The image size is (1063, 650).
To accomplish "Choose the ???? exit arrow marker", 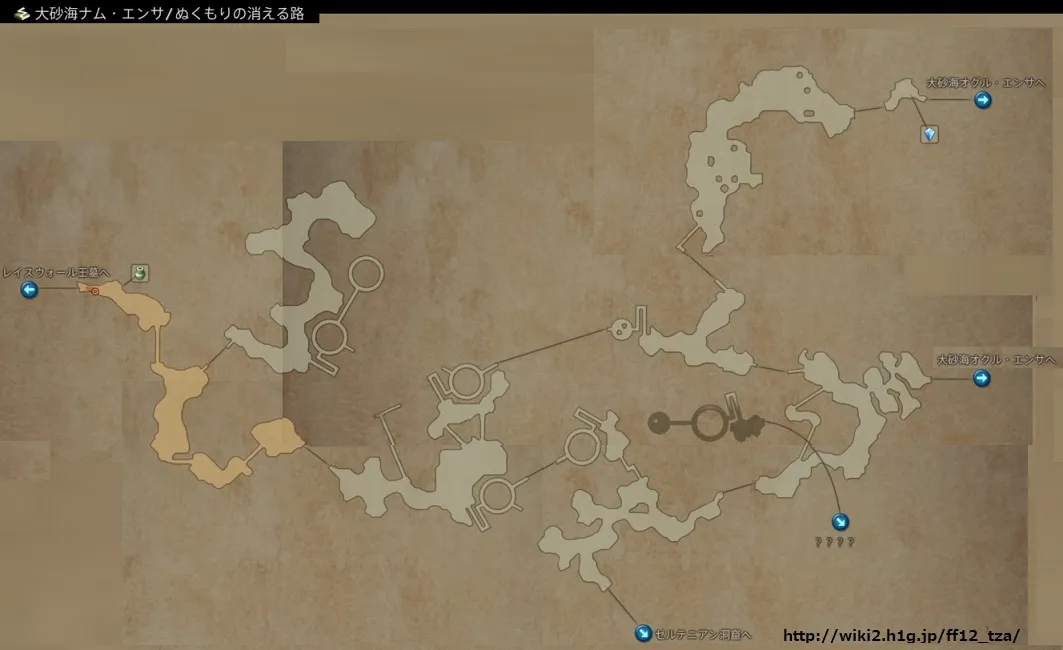I will [841, 521].
